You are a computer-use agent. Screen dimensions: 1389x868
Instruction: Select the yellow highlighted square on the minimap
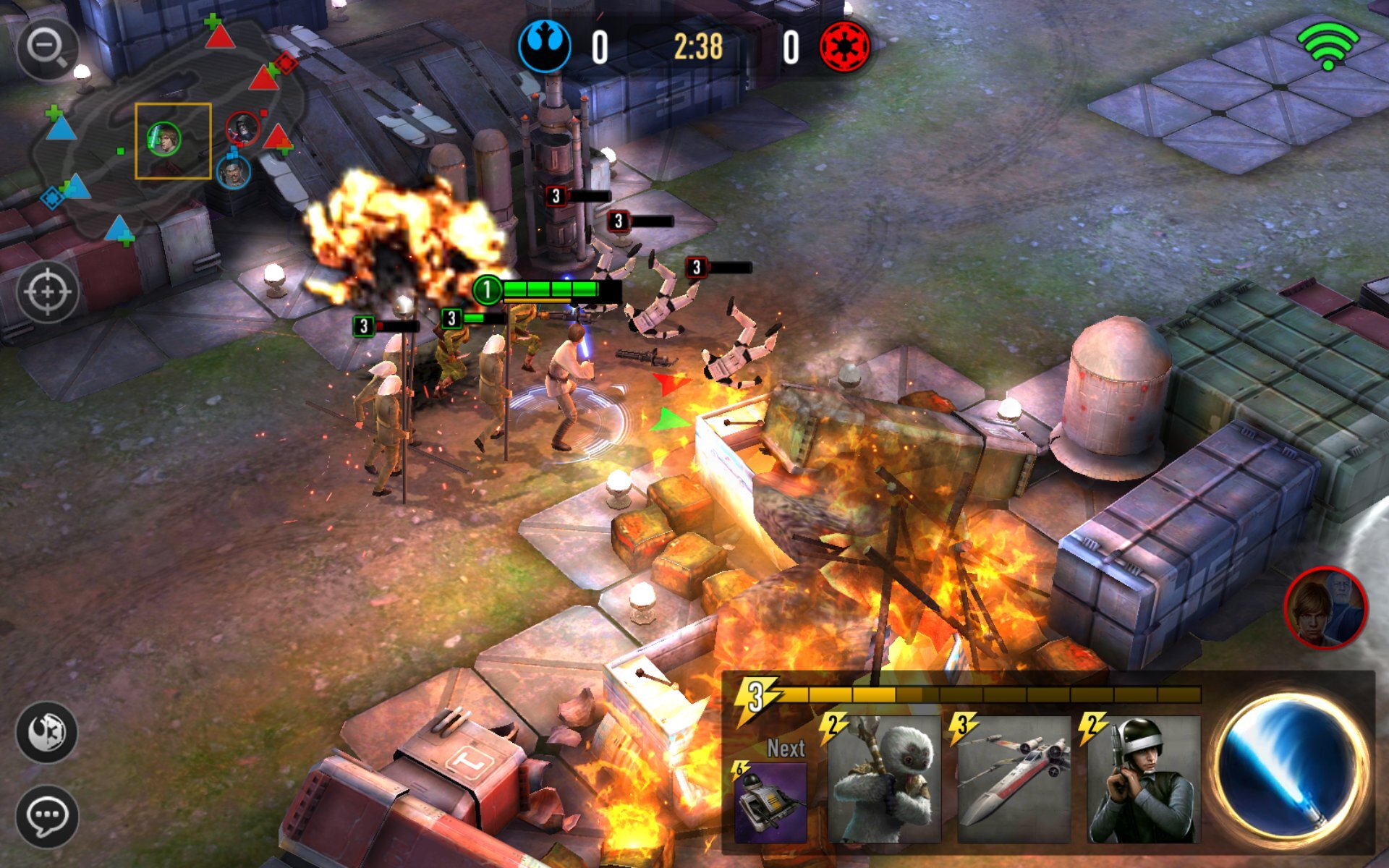pyautogui.click(x=174, y=142)
